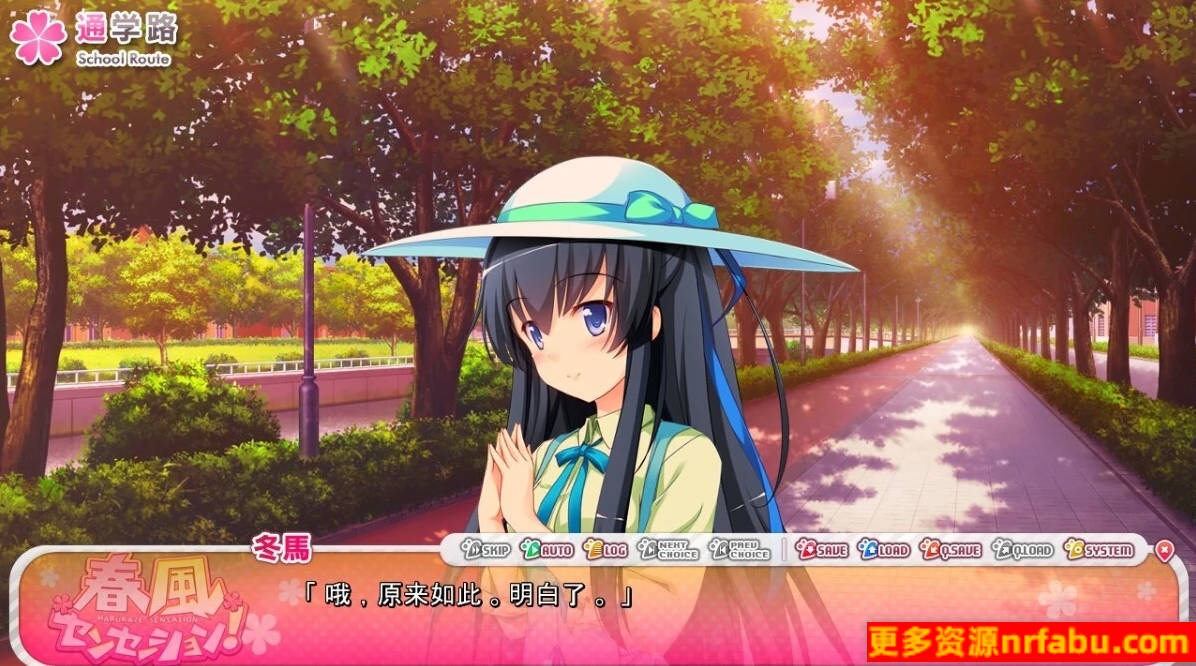Go back to the PREV CHOICE

tap(740, 550)
